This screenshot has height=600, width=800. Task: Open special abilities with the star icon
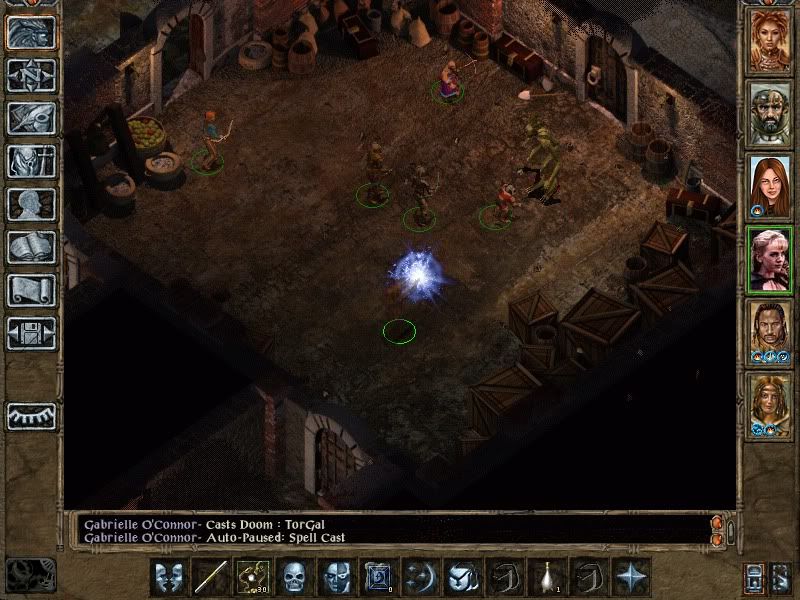click(631, 577)
